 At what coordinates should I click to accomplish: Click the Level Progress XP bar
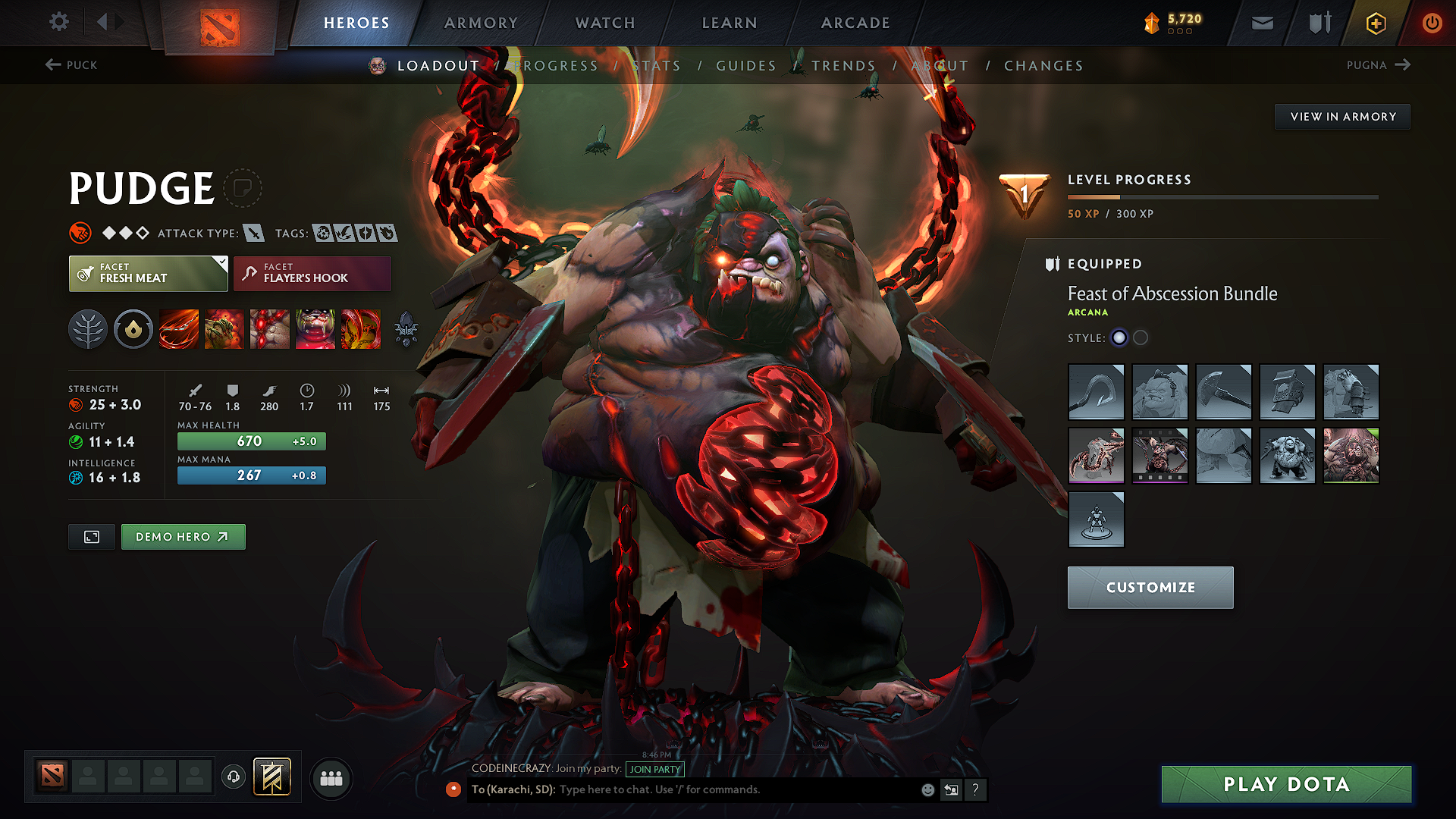pyautogui.click(x=1222, y=196)
